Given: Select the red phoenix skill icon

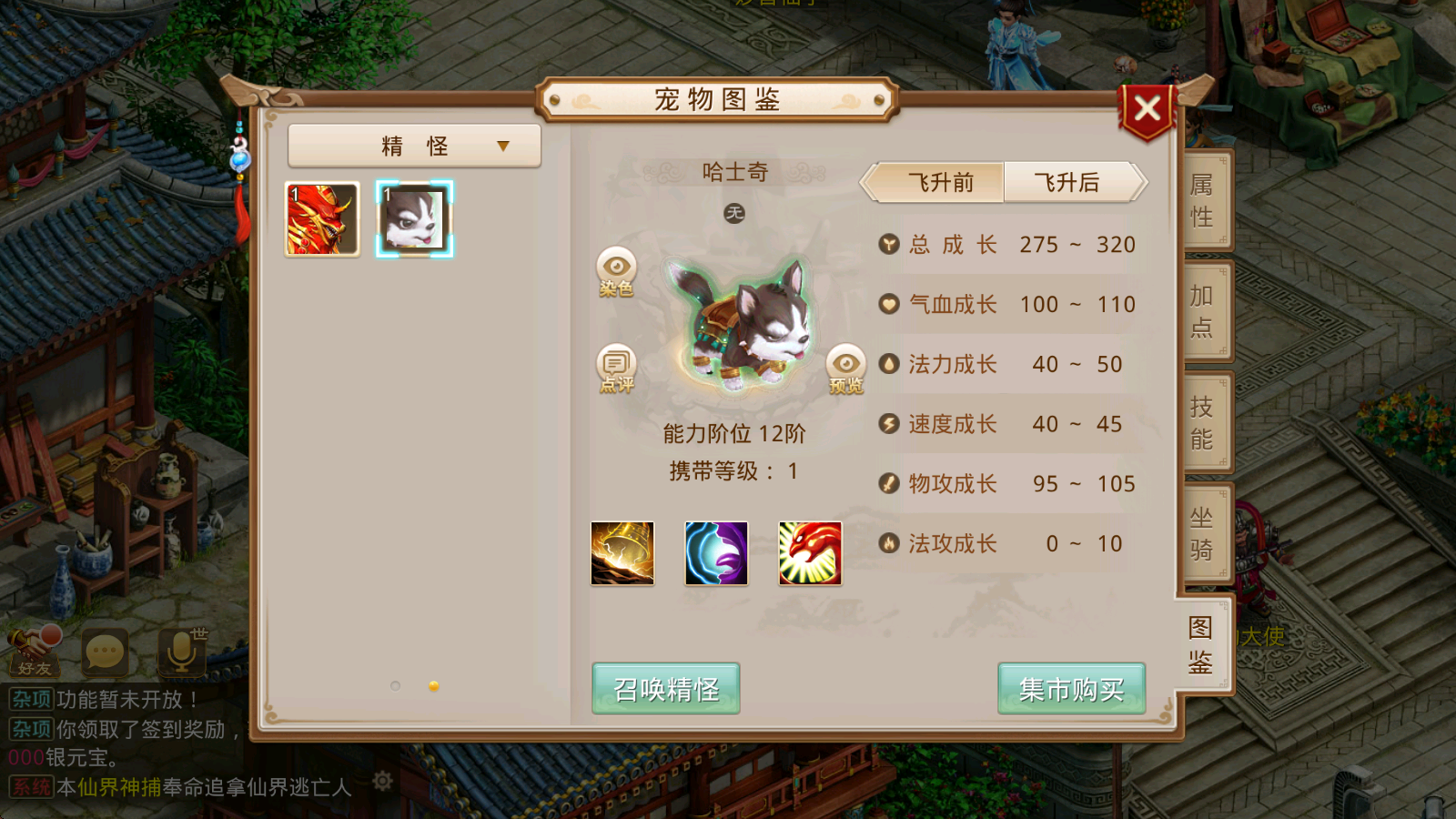Looking at the screenshot, I should click(810, 553).
